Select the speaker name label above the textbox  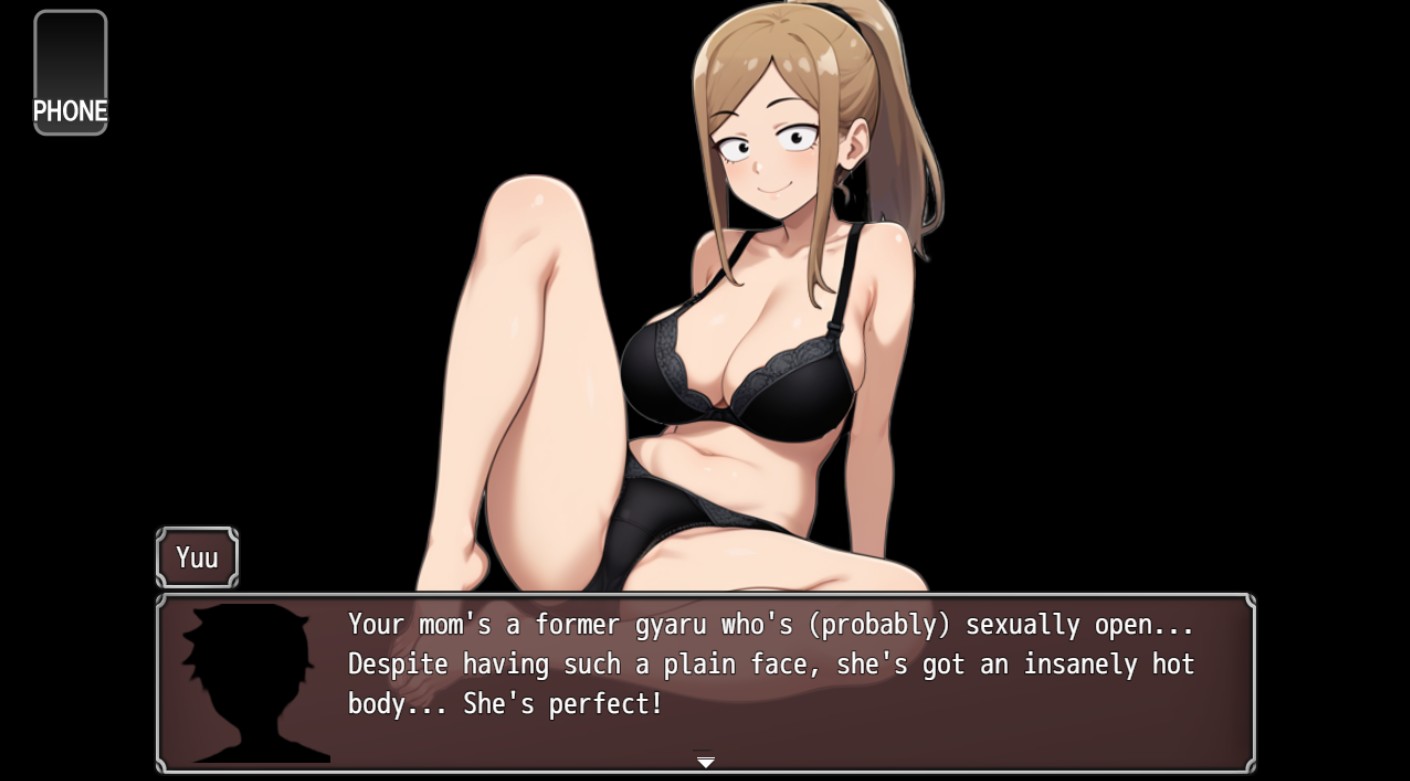196,557
